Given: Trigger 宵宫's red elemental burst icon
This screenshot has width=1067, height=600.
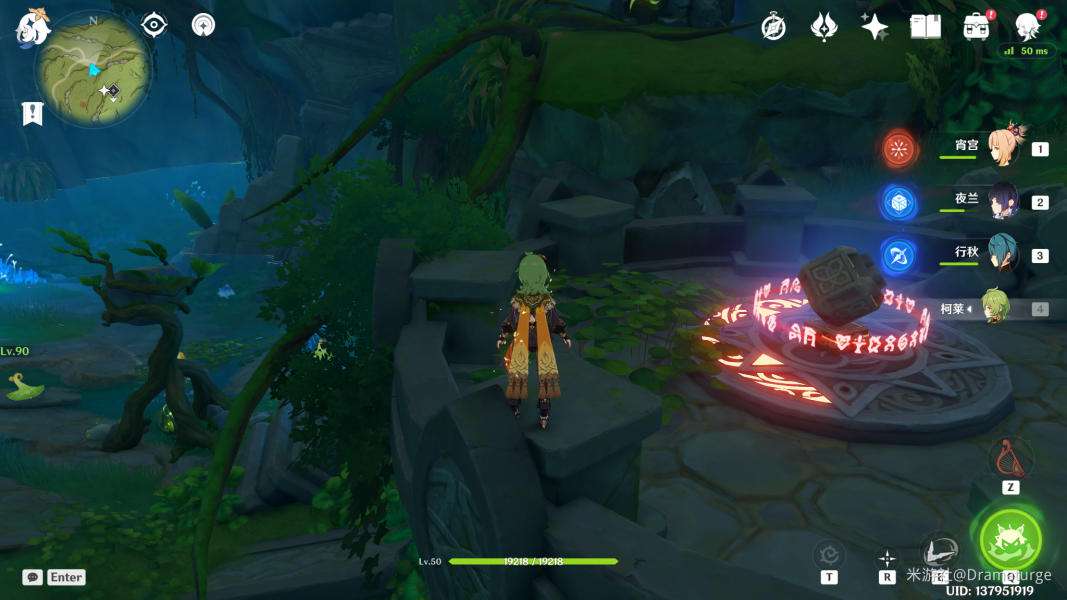Looking at the screenshot, I should coord(900,149).
